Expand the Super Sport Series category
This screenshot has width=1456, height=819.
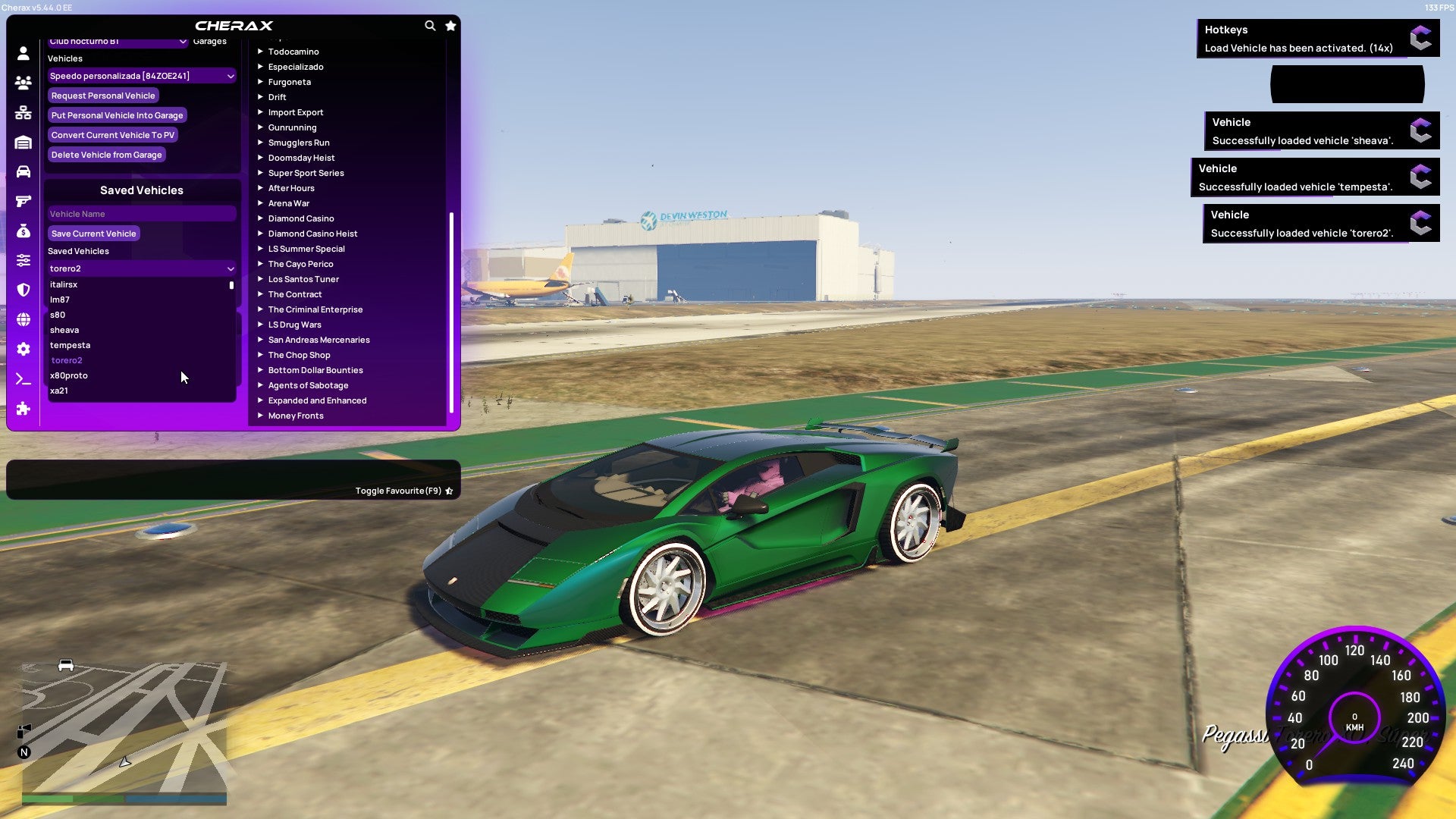(306, 173)
